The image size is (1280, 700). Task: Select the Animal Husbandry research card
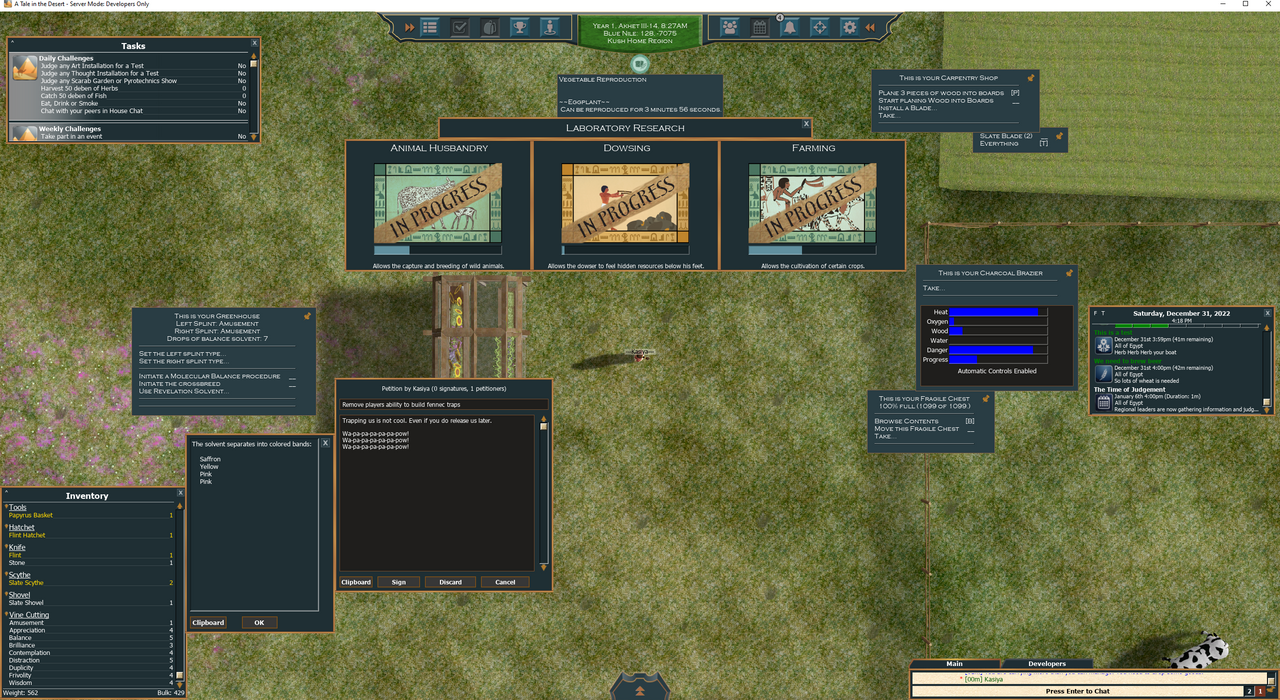(x=438, y=206)
